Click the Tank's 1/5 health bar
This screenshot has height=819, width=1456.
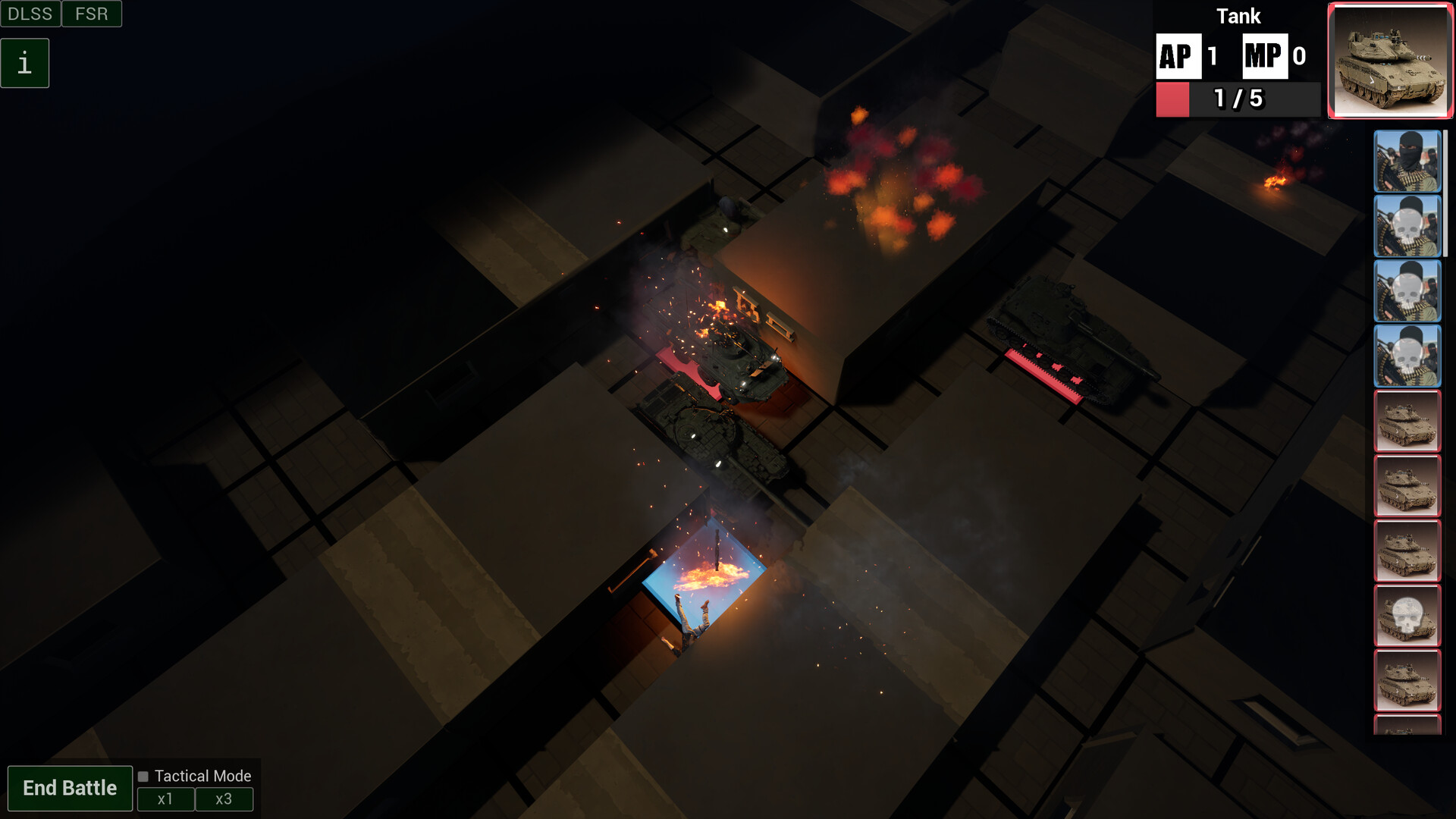(x=1236, y=99)
